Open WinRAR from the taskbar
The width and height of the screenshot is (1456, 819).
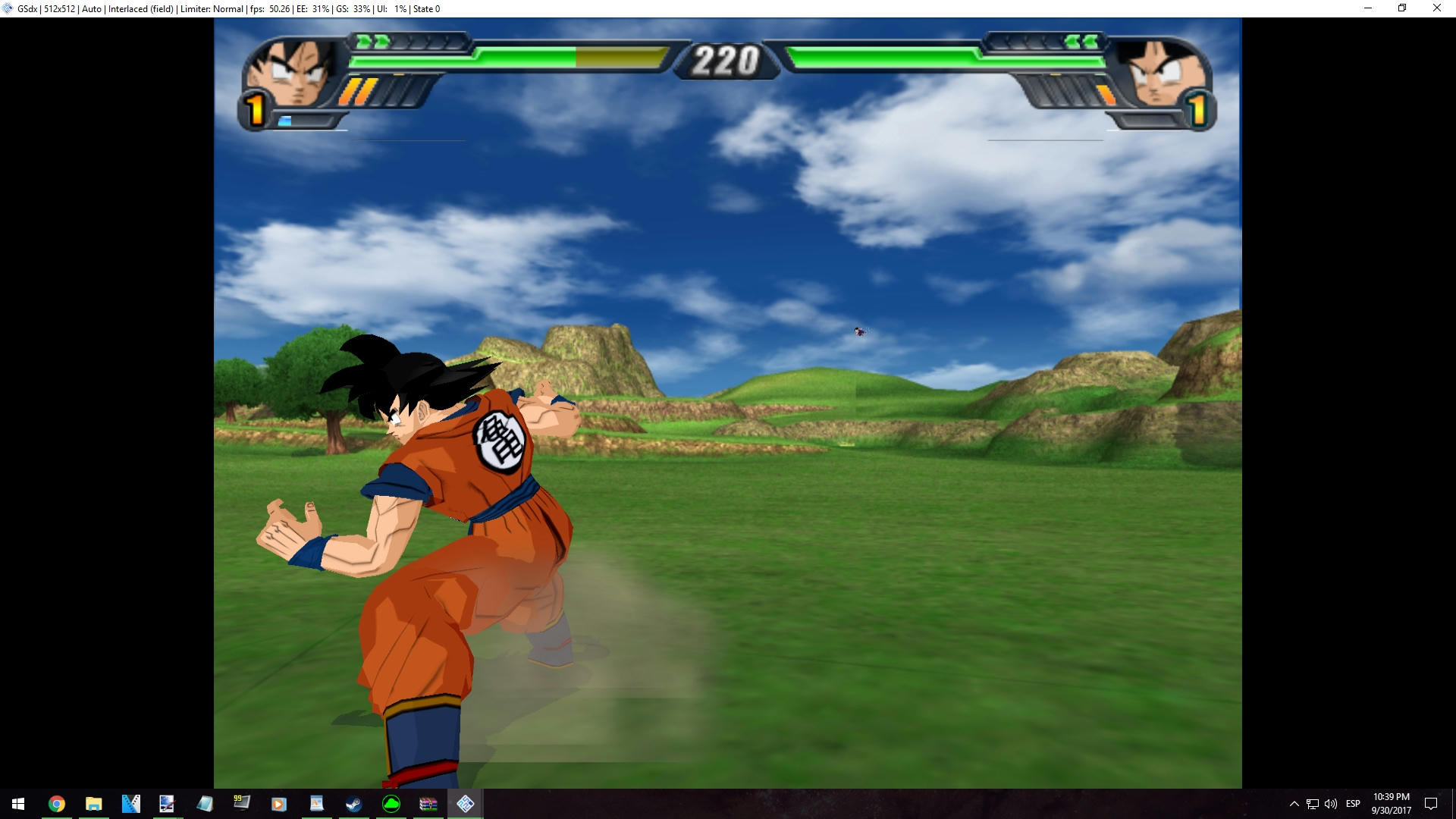pyautogui.click(x=428, y=804)
